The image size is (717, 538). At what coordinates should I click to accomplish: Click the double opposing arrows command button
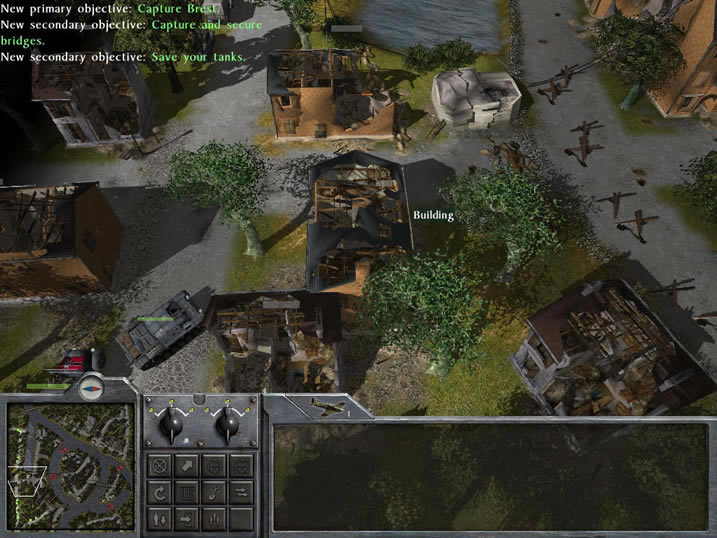pyautogui.click(x=241, y=493)
